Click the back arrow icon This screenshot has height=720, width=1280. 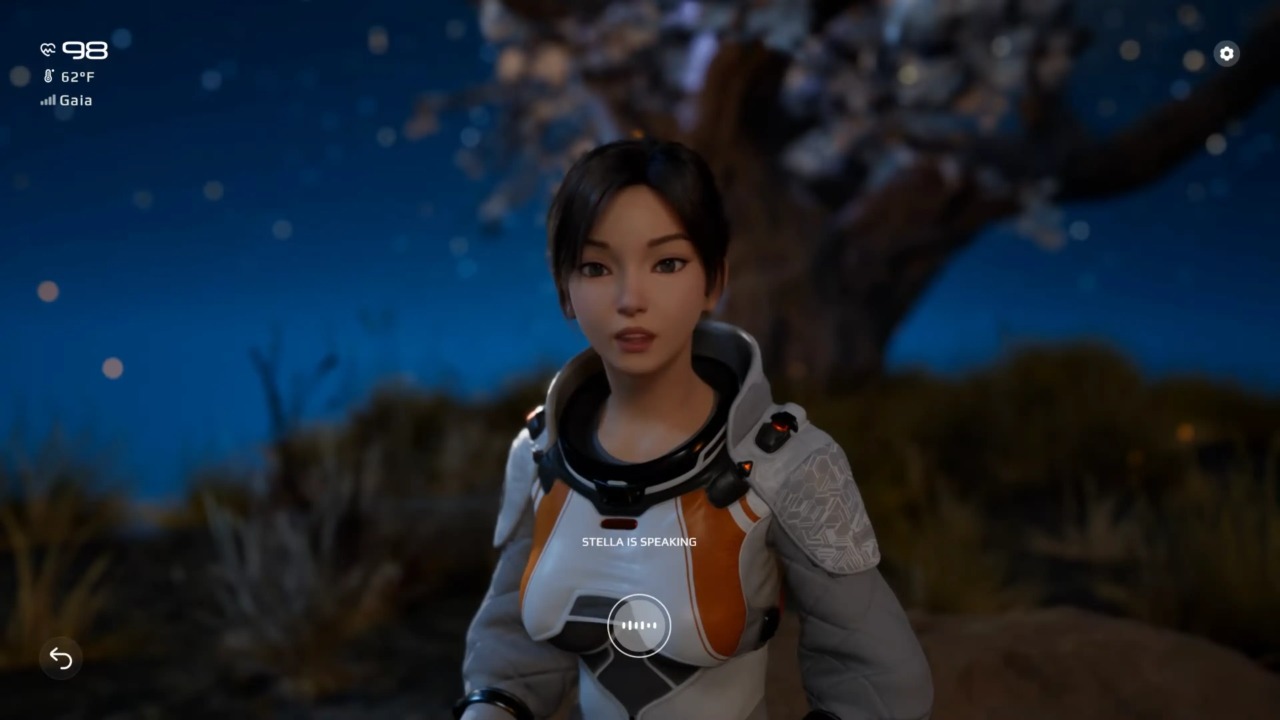pyautogui.click(x=60, y=659)
